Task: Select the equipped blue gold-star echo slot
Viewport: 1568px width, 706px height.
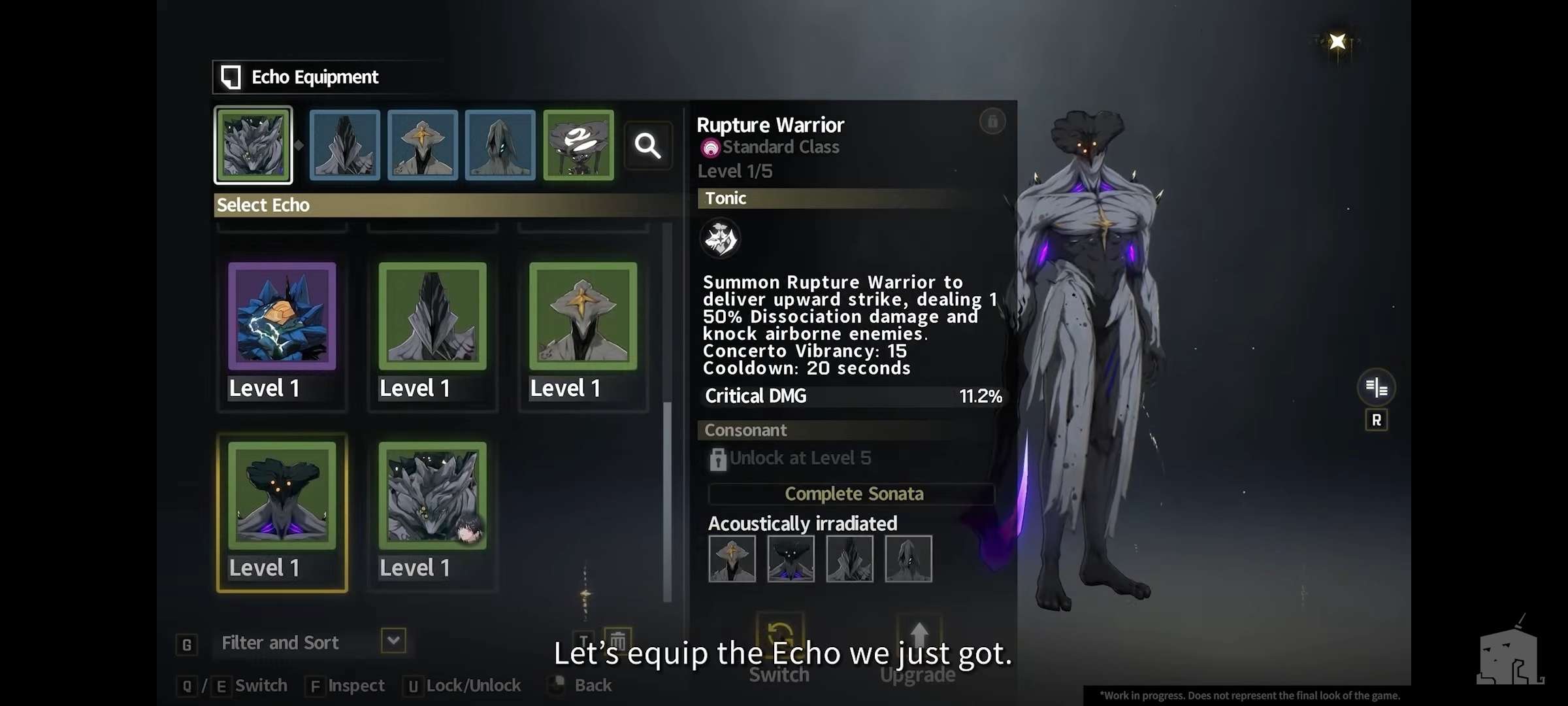Action: [423, 145]
